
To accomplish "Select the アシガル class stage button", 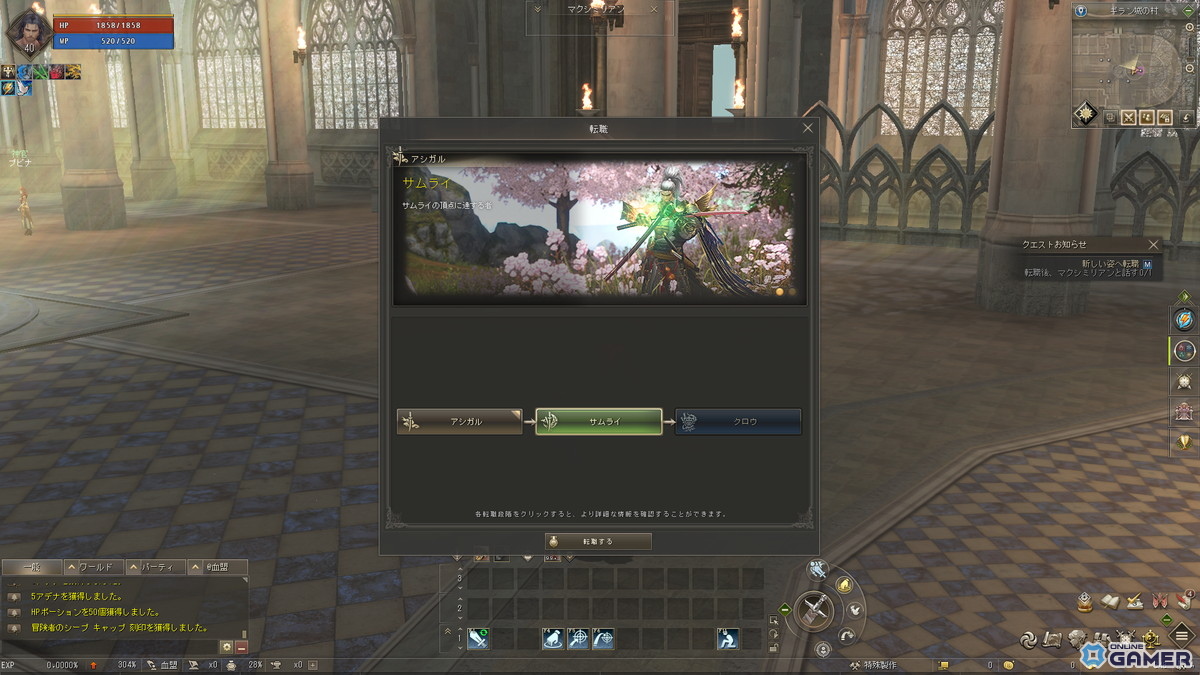I will (x=460, y=422).
